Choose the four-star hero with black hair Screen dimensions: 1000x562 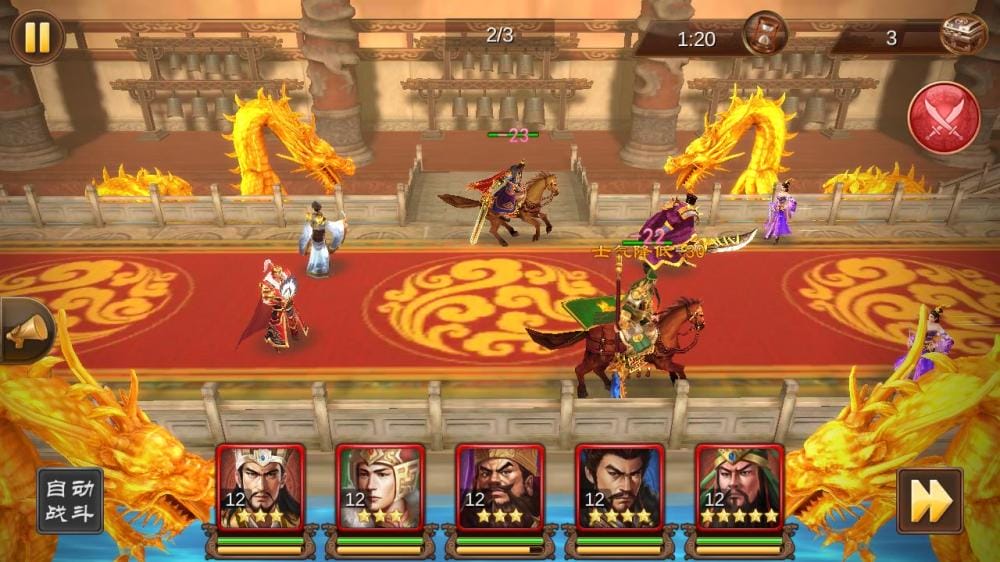pyautogui.click(x=620, y=487)
